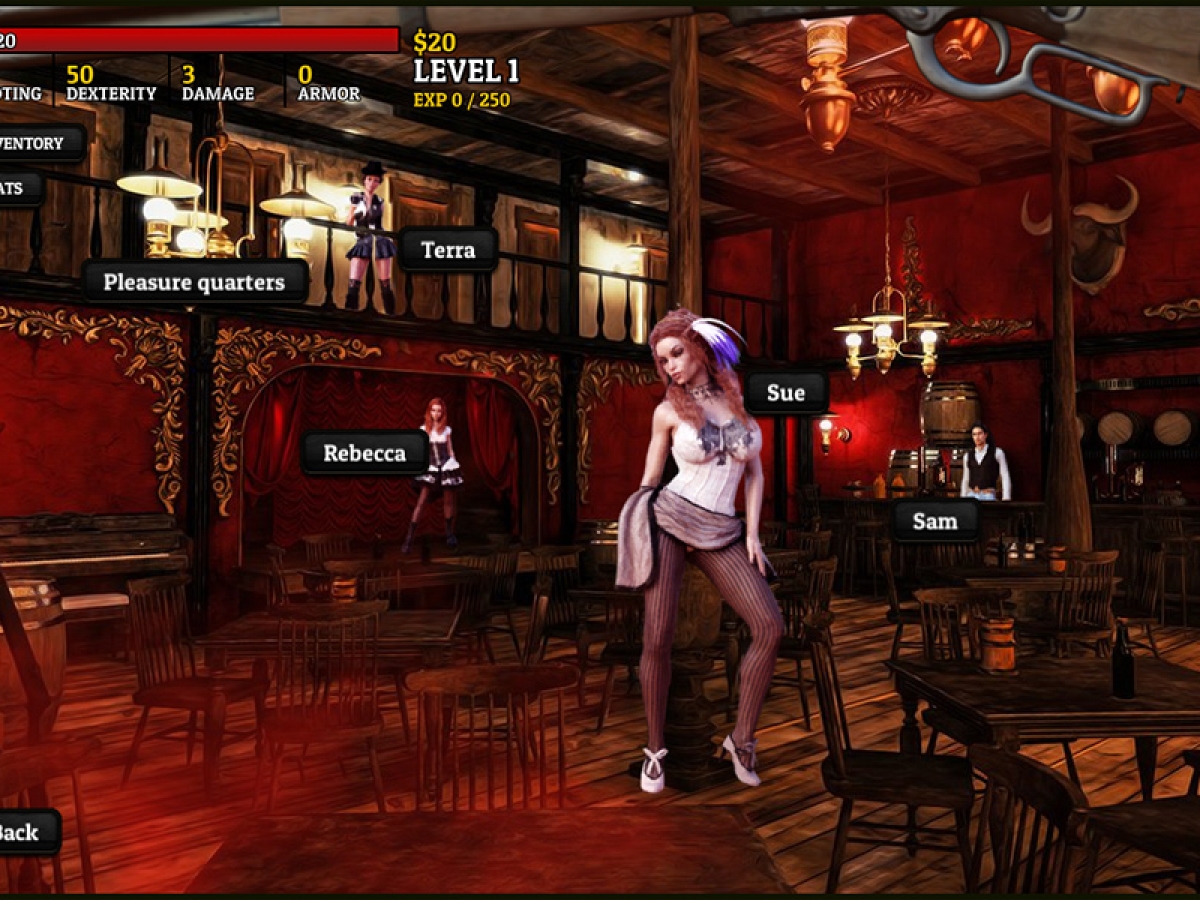
Task: Choose the Sue name label
Action: coord(785,393)
